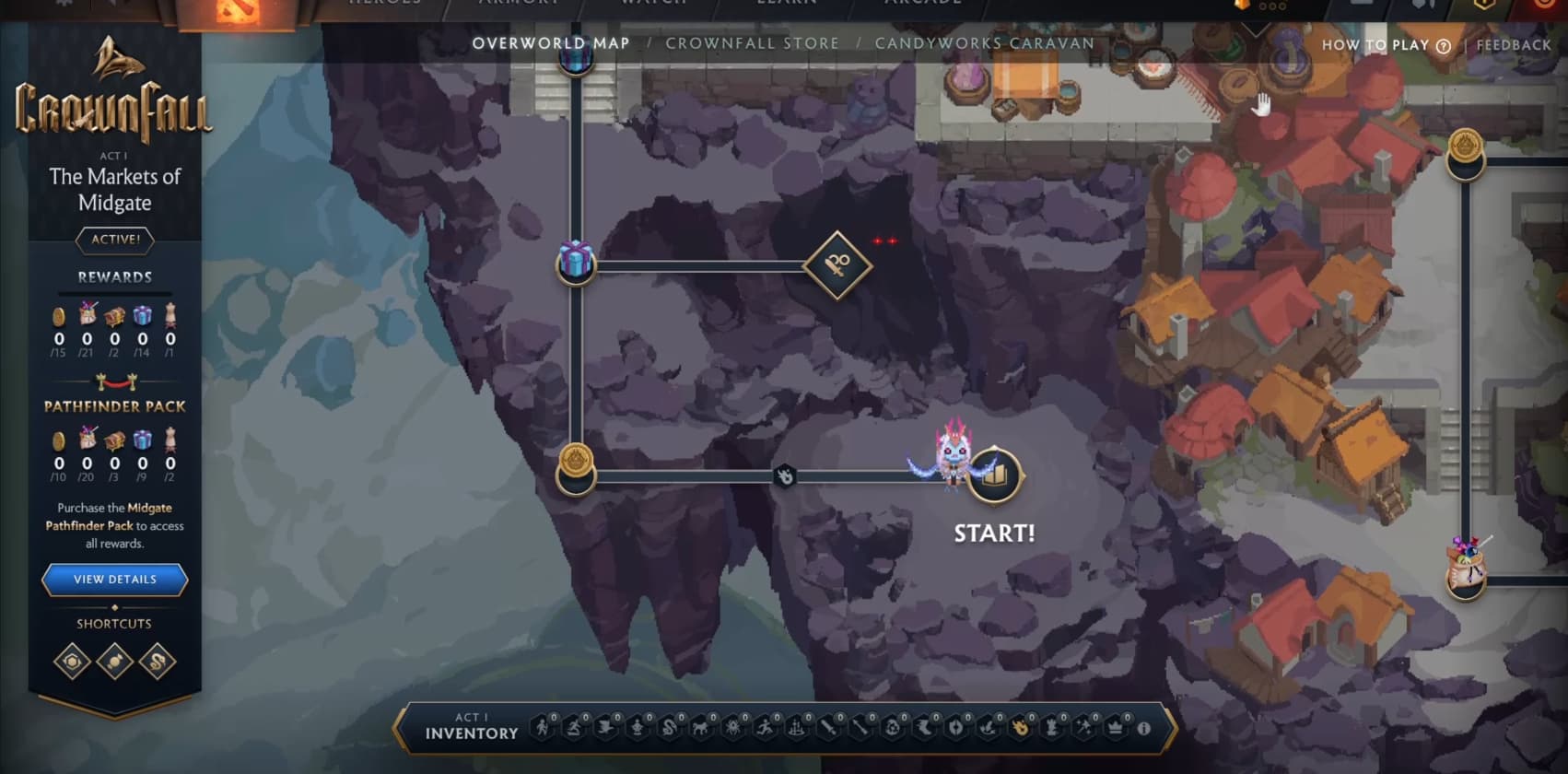
Task: Click the View Details button
Action: [x=115, y=580]
